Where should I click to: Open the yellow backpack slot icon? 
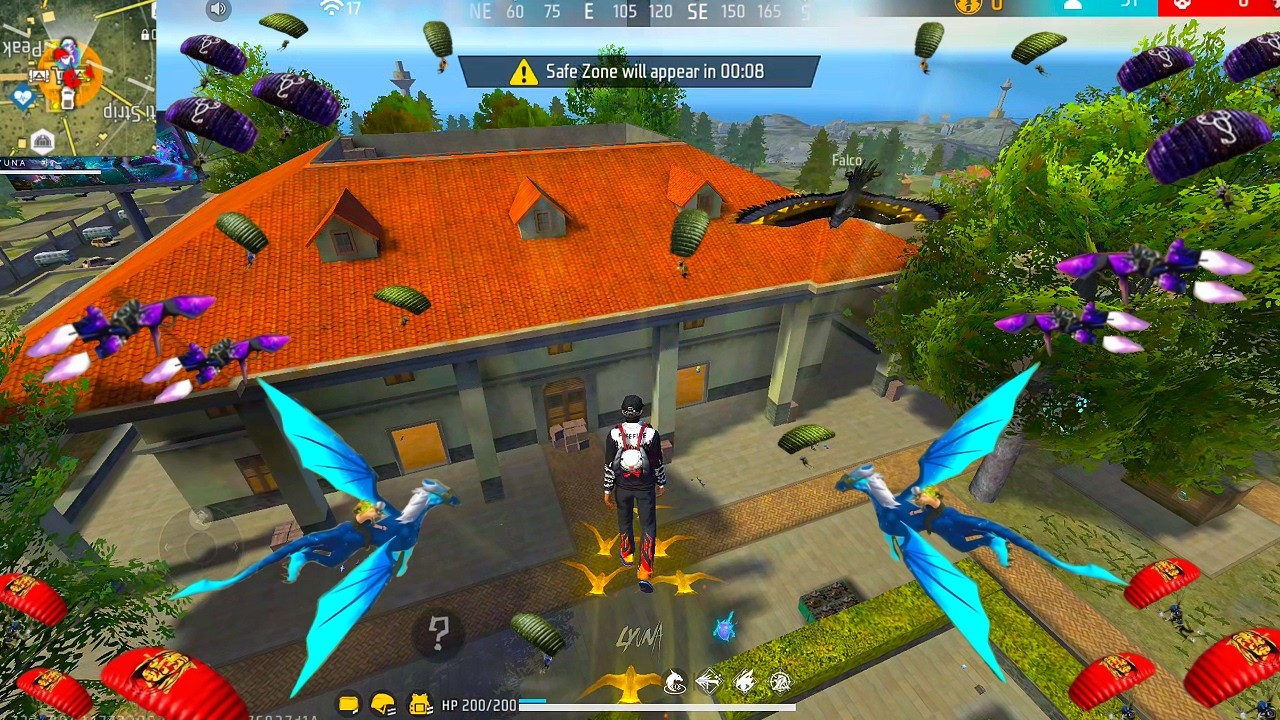coord(348,705)
